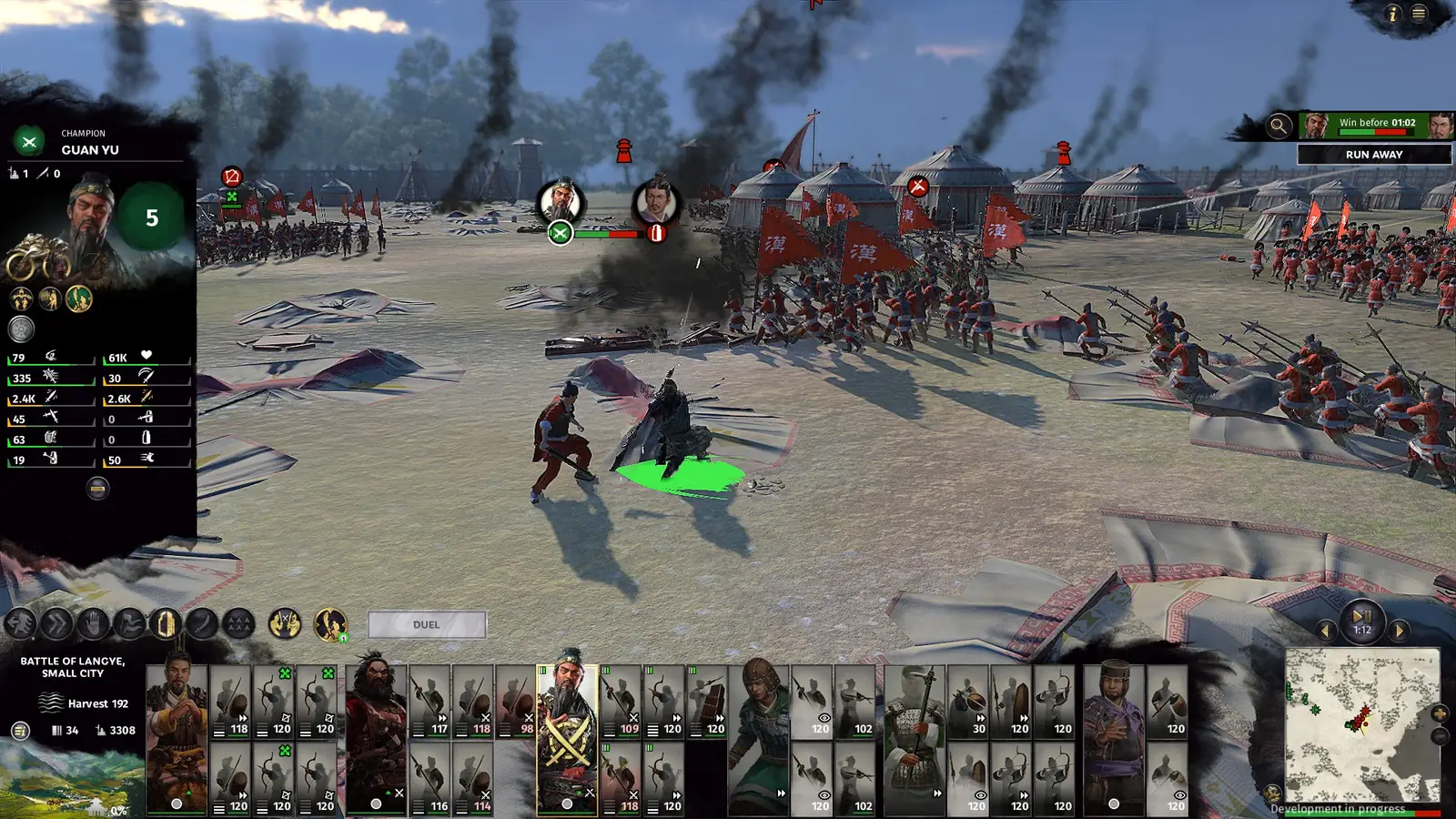Activate the golden hero ability icon

click(x=329, y=624)
